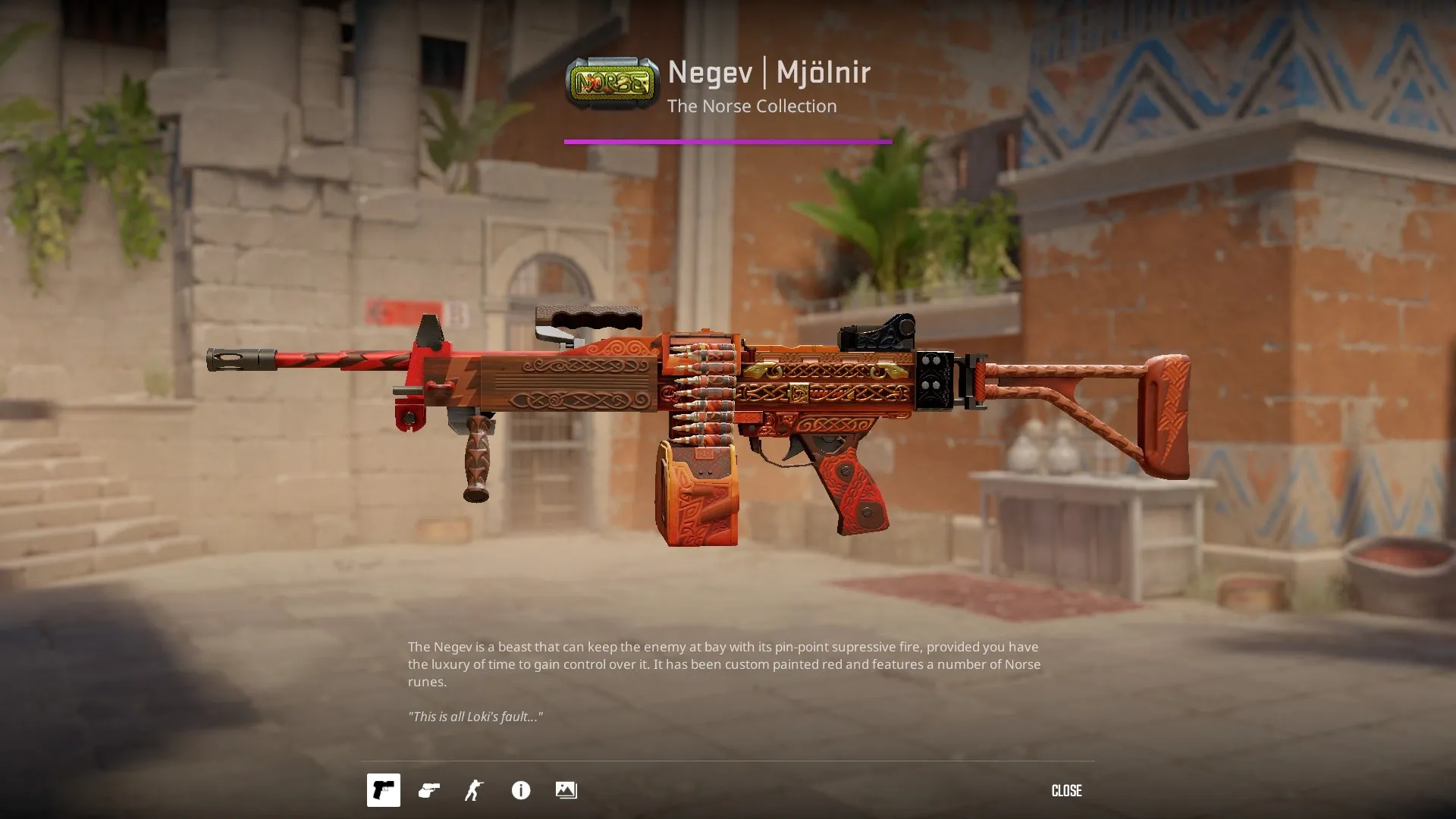Click the Loki flavor text quote

(475, 715)
